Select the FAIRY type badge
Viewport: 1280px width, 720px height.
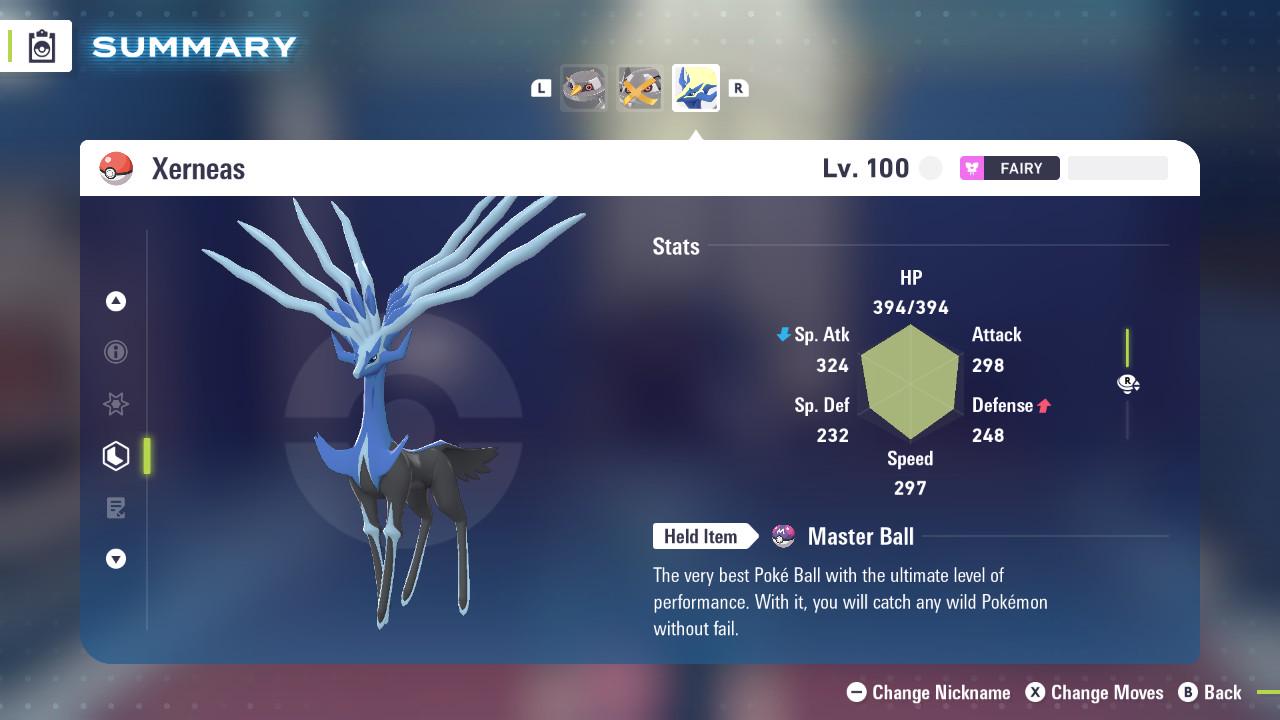click(1010, 168)
